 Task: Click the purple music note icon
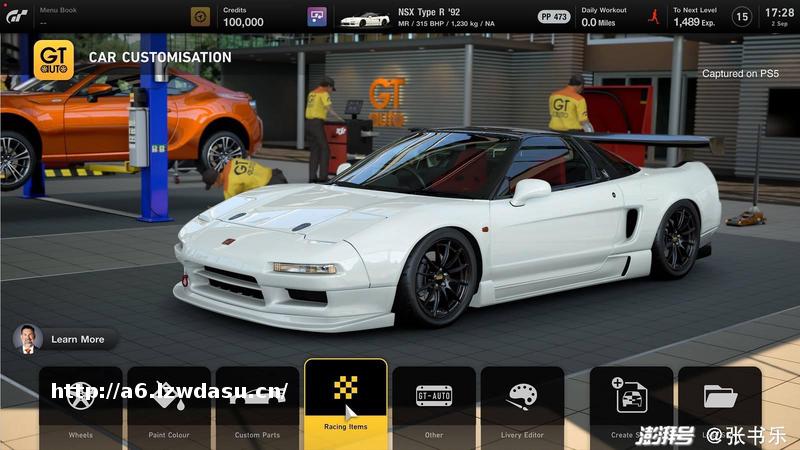[316, 17]
